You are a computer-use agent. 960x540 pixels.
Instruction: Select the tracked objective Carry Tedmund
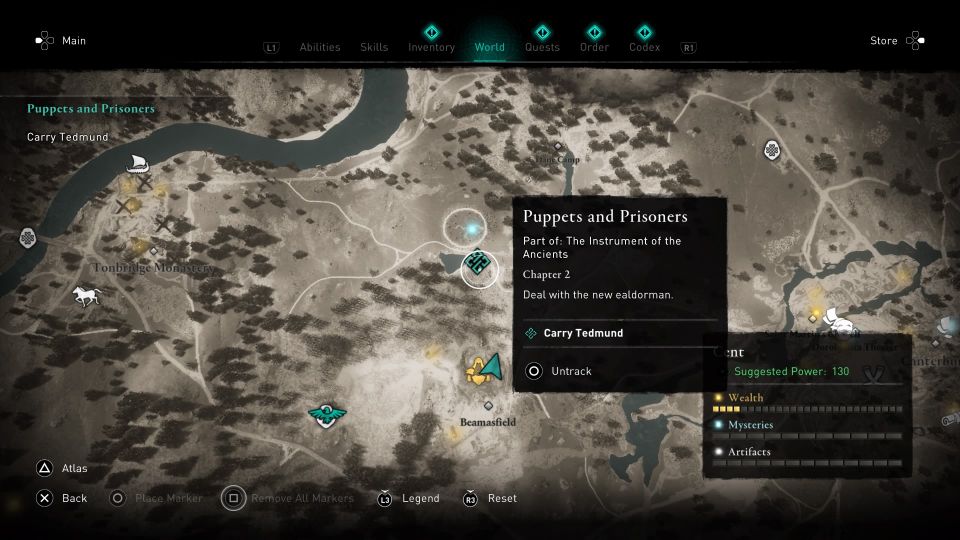[583, 333]
